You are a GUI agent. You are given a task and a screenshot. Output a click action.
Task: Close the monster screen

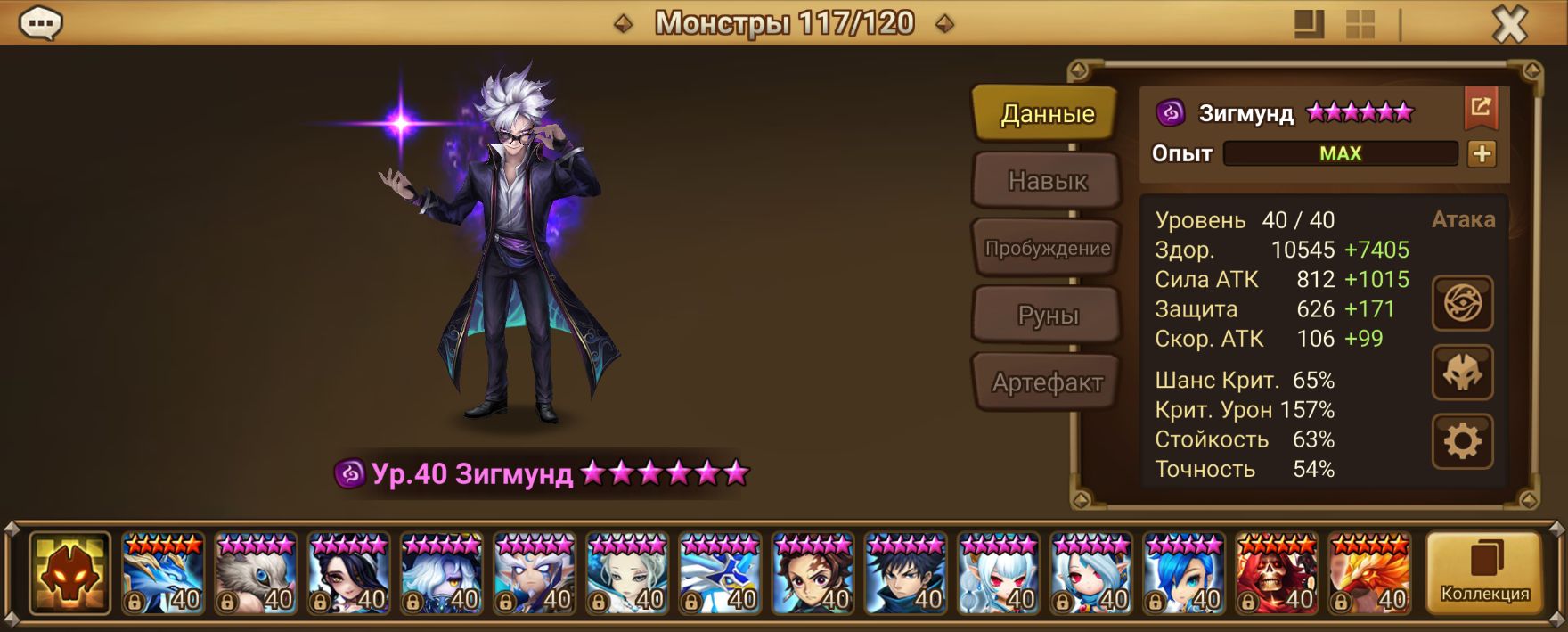(x=1509, y=25)
